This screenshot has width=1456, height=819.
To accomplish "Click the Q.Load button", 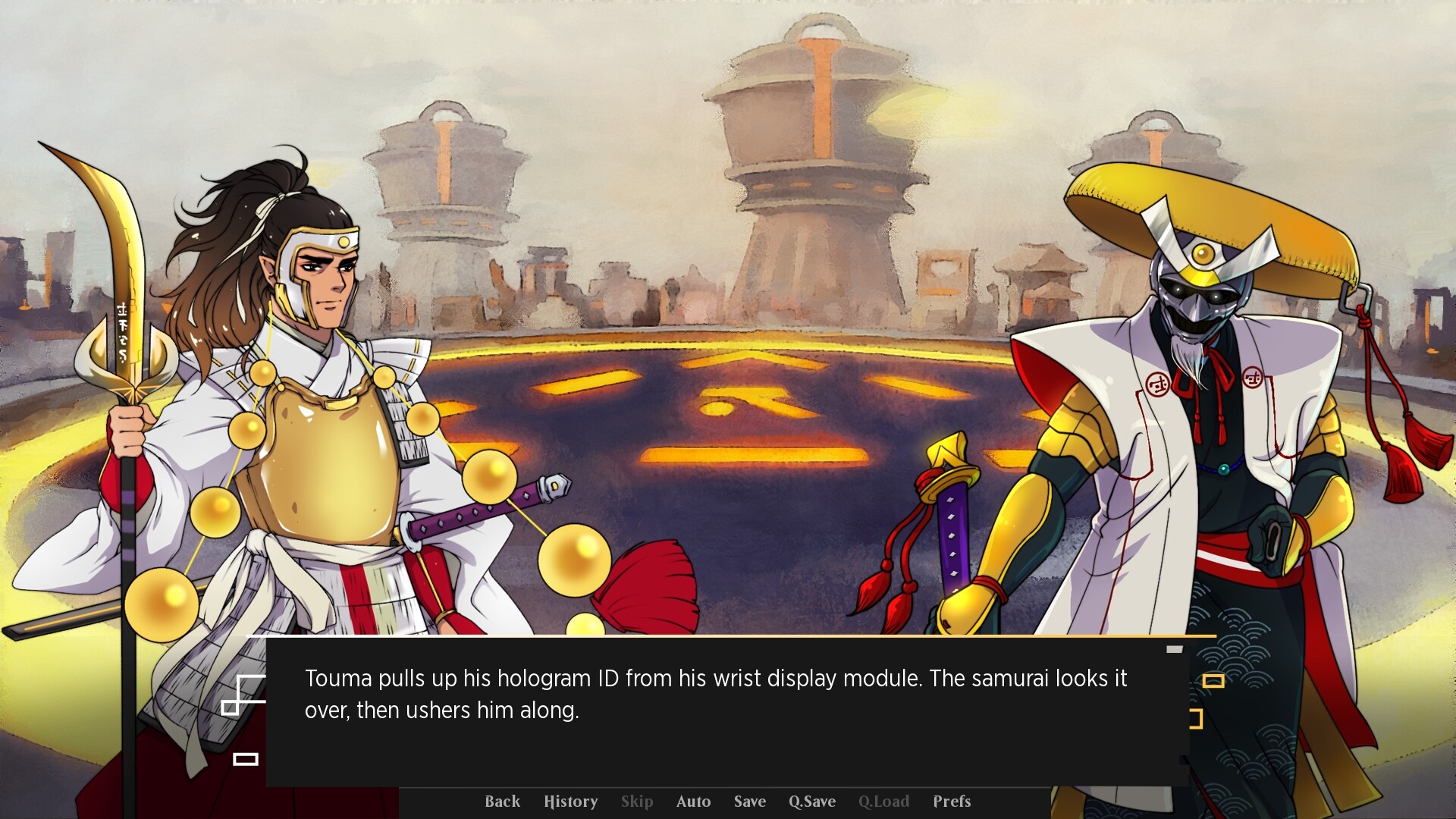I will (x=883, y=802).
